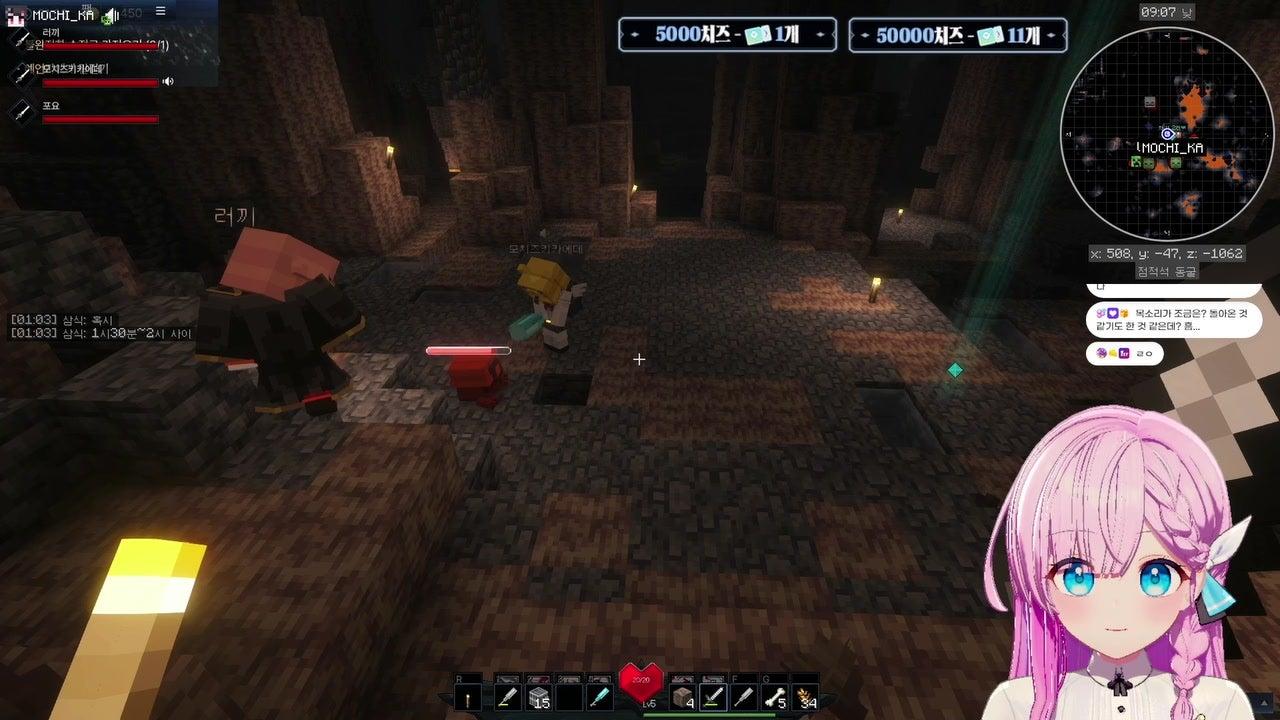Image resolution: width=1280 pixels, height=720 pixels.
Task: Select the torch in hotbar slot R
Action: (x=468, y=698)
